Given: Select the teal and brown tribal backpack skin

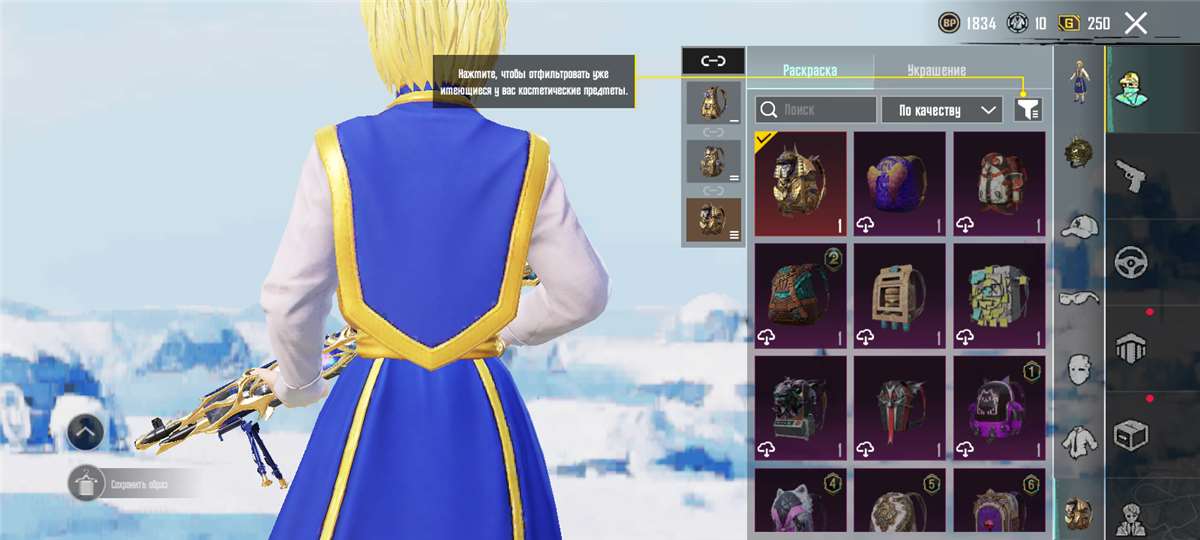Looking at the screenshot, I should [x=800, y=296].
